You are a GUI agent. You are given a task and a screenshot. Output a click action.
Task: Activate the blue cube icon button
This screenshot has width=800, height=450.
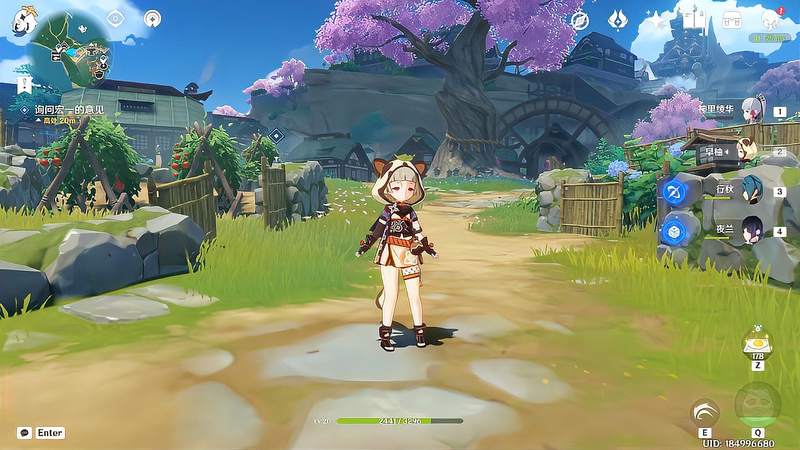click(x=676, y=230)
